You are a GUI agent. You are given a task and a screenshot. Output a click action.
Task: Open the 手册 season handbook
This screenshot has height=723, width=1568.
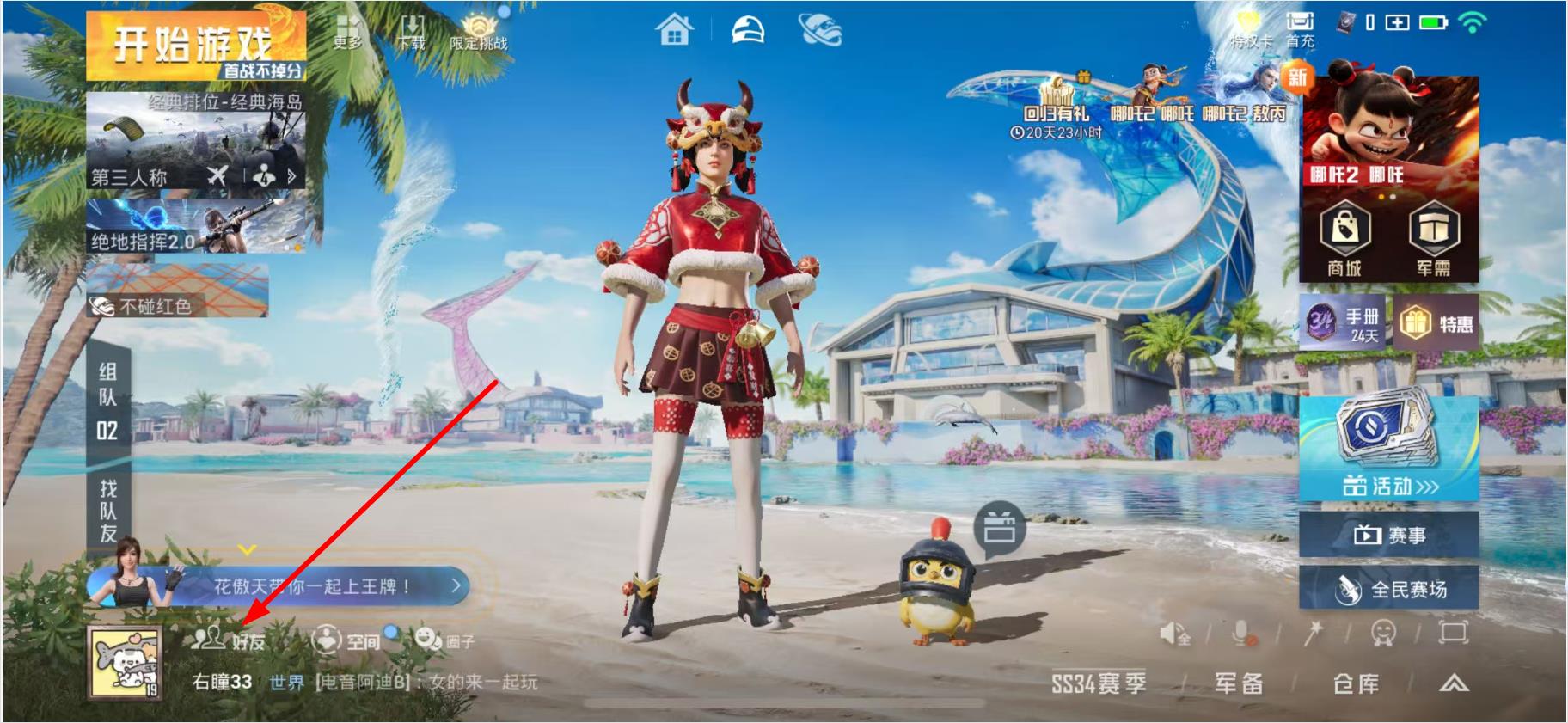tap(1344, 323)
